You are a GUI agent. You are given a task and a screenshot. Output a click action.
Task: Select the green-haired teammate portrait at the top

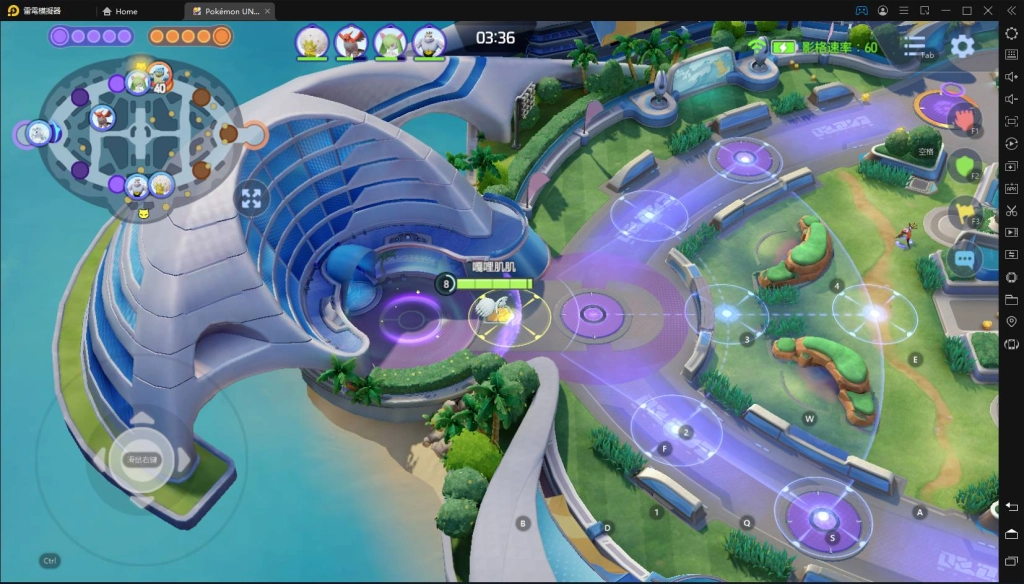point(389,42)
